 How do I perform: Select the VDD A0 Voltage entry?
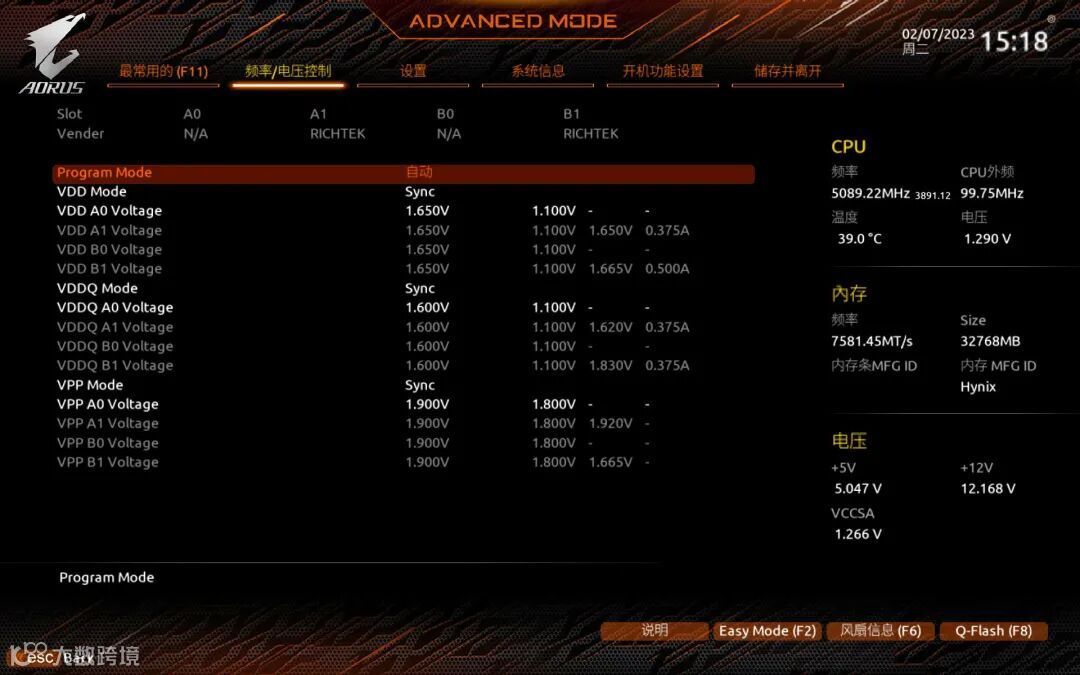coord(109,211)
